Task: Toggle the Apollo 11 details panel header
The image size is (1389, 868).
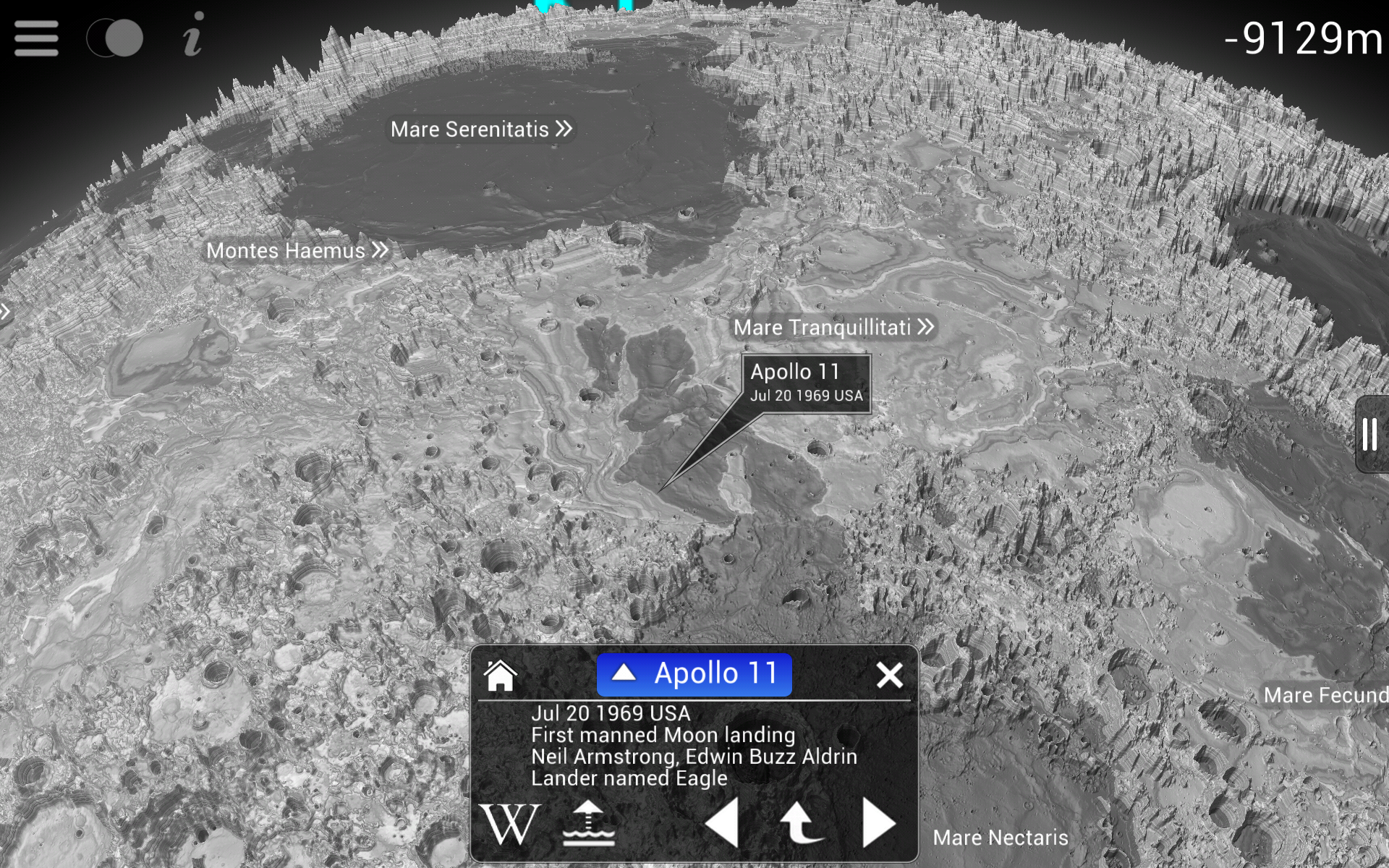Action: coord(693,673)
